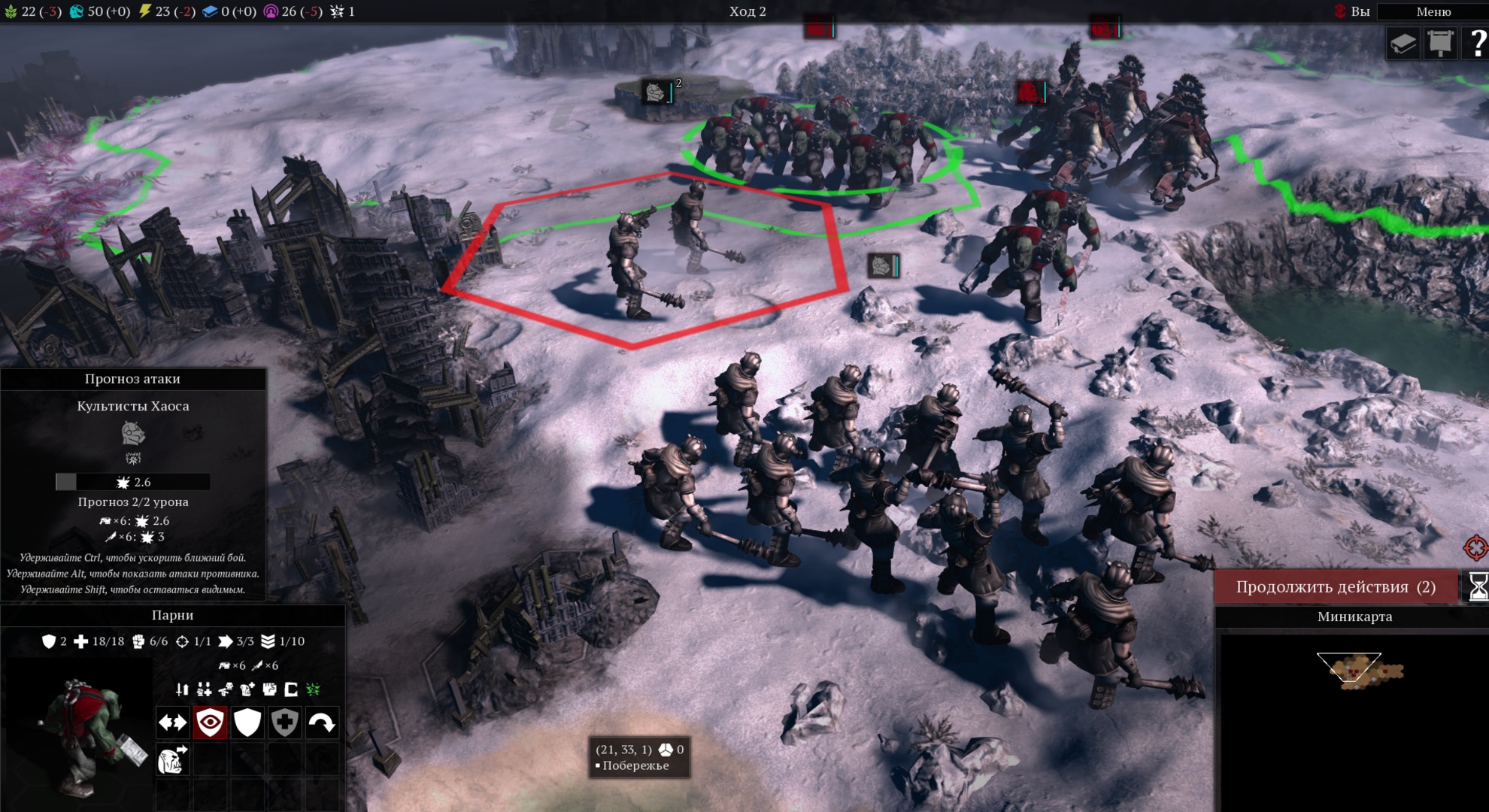Click the red ork unit badge by trees

point(1030,92)
